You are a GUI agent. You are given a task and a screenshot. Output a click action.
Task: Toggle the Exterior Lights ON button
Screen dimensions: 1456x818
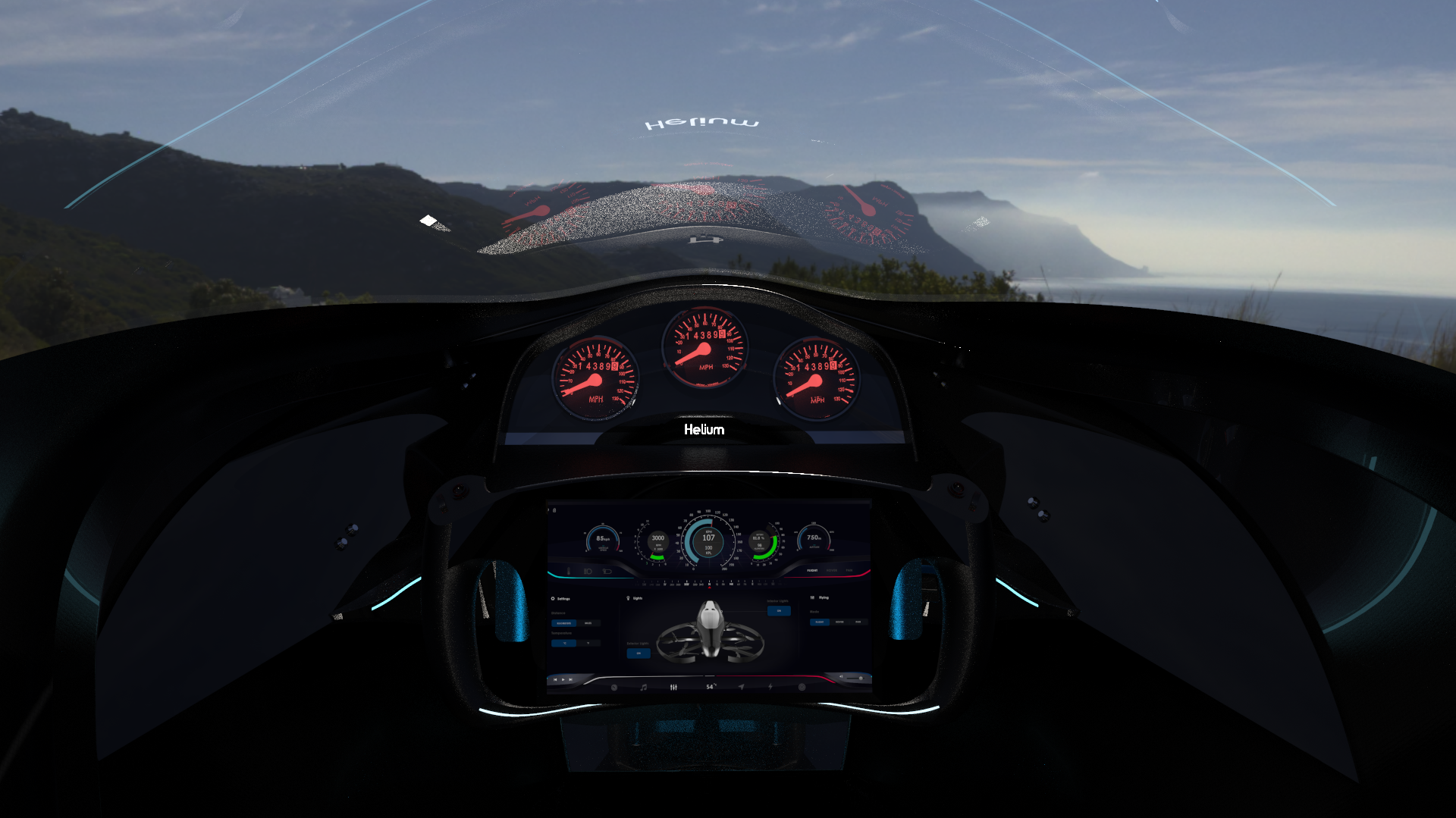pyautogui.click(x=639, y=653)
